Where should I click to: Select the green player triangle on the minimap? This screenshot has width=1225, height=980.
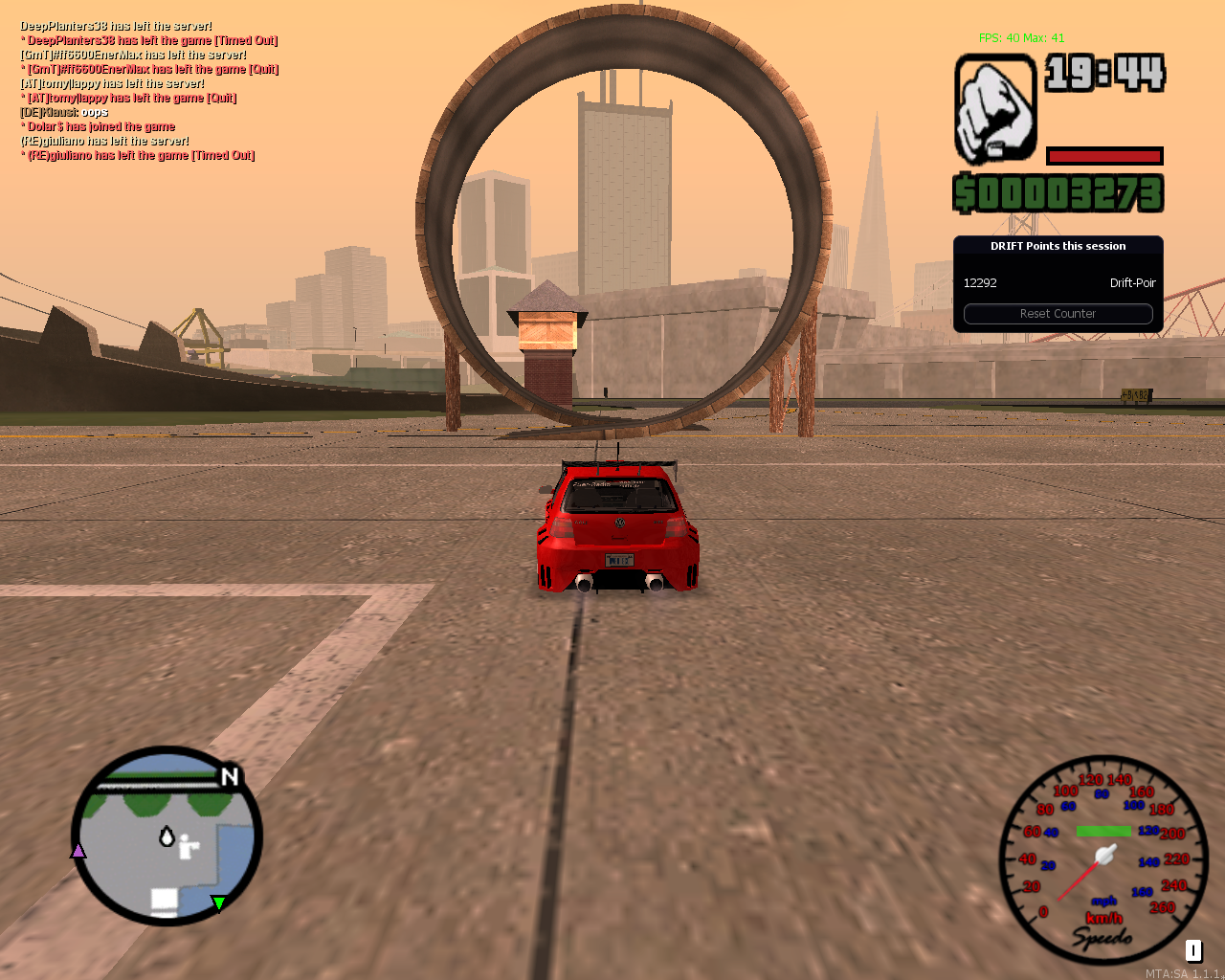click(x=218, y=903)
